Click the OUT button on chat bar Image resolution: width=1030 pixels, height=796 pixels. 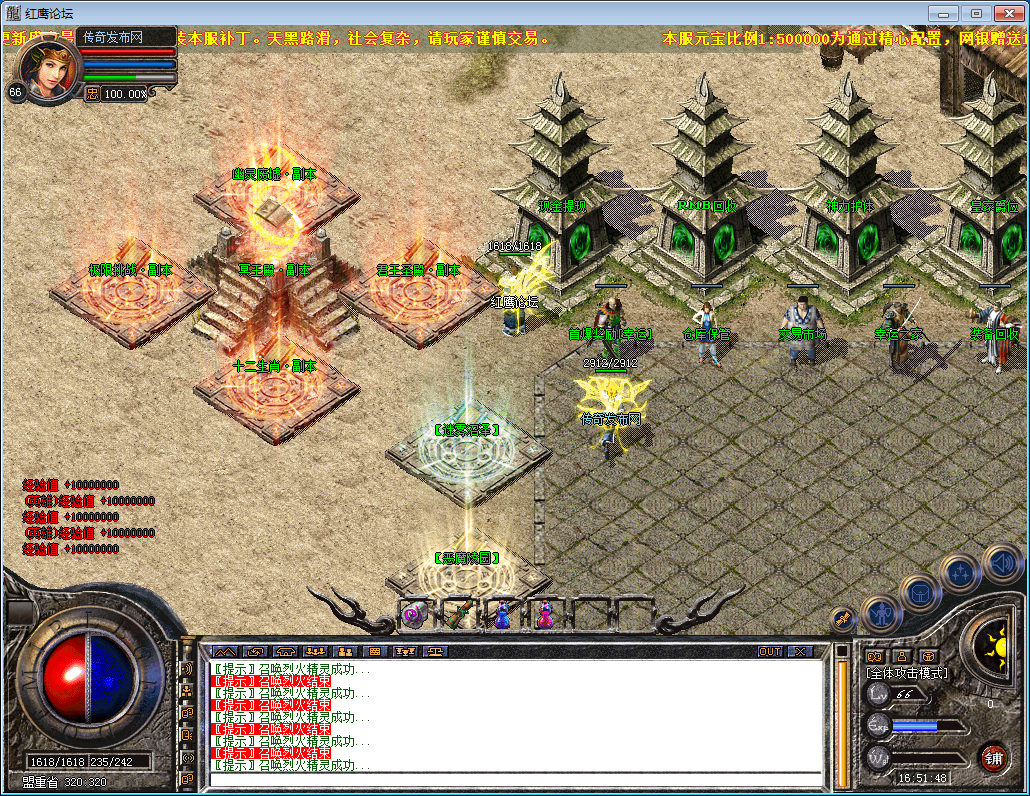[770, 652]
